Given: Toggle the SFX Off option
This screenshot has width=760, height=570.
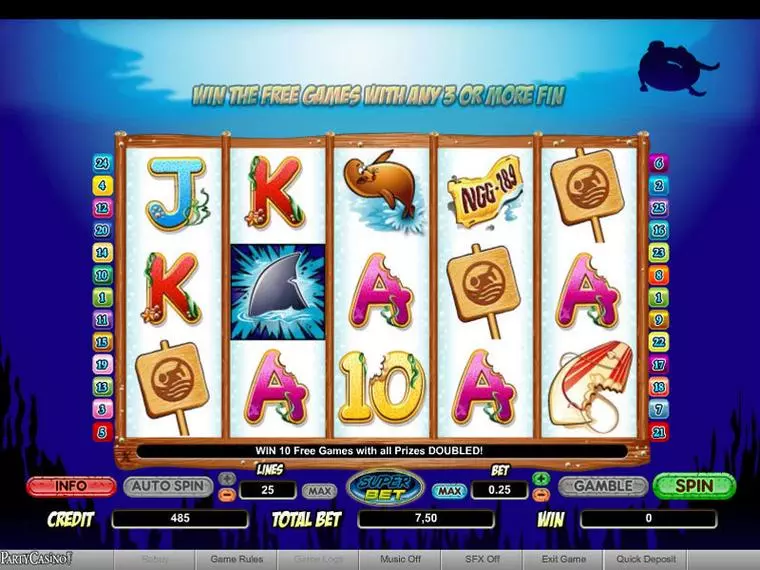Looking at the screenshot, I should (482, 559).
